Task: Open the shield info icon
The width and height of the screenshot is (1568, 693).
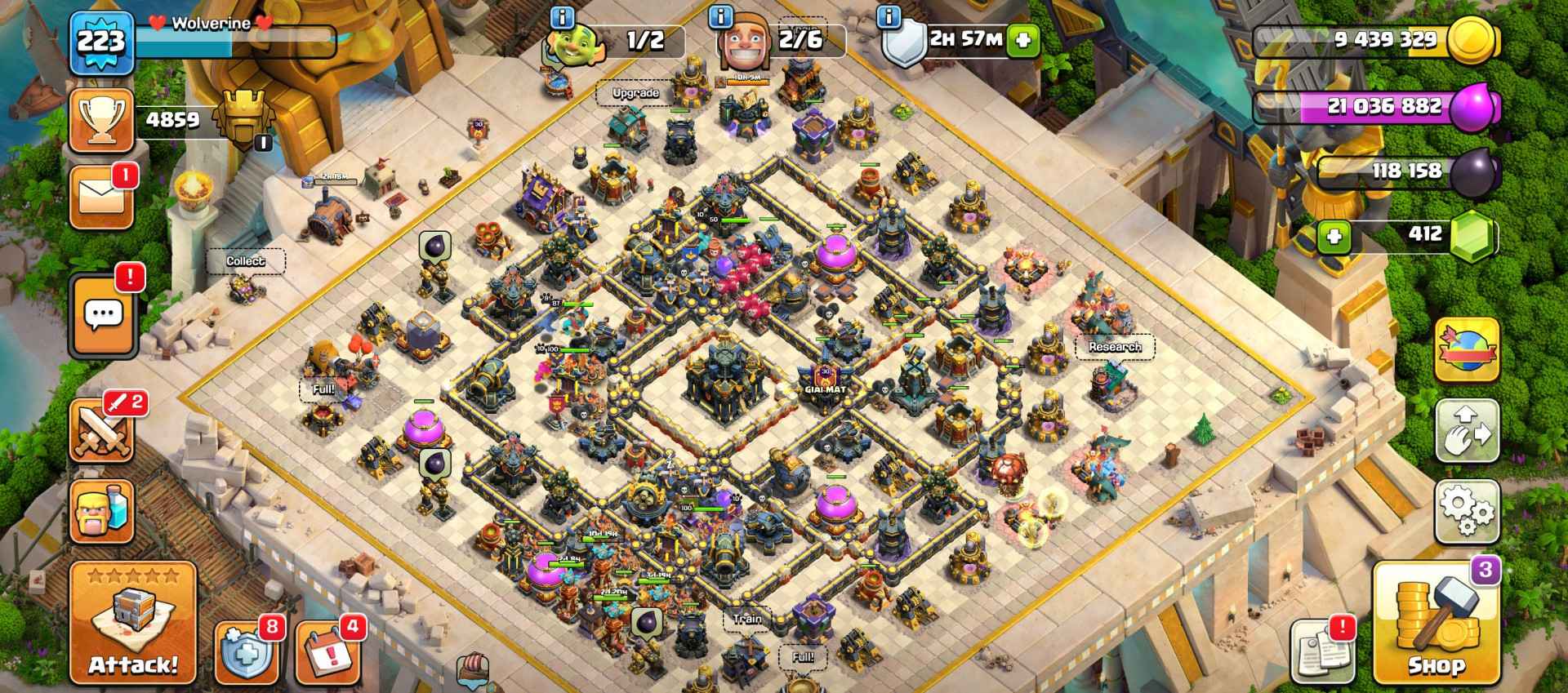Action: pyautogui.click(x=889, y=16)
